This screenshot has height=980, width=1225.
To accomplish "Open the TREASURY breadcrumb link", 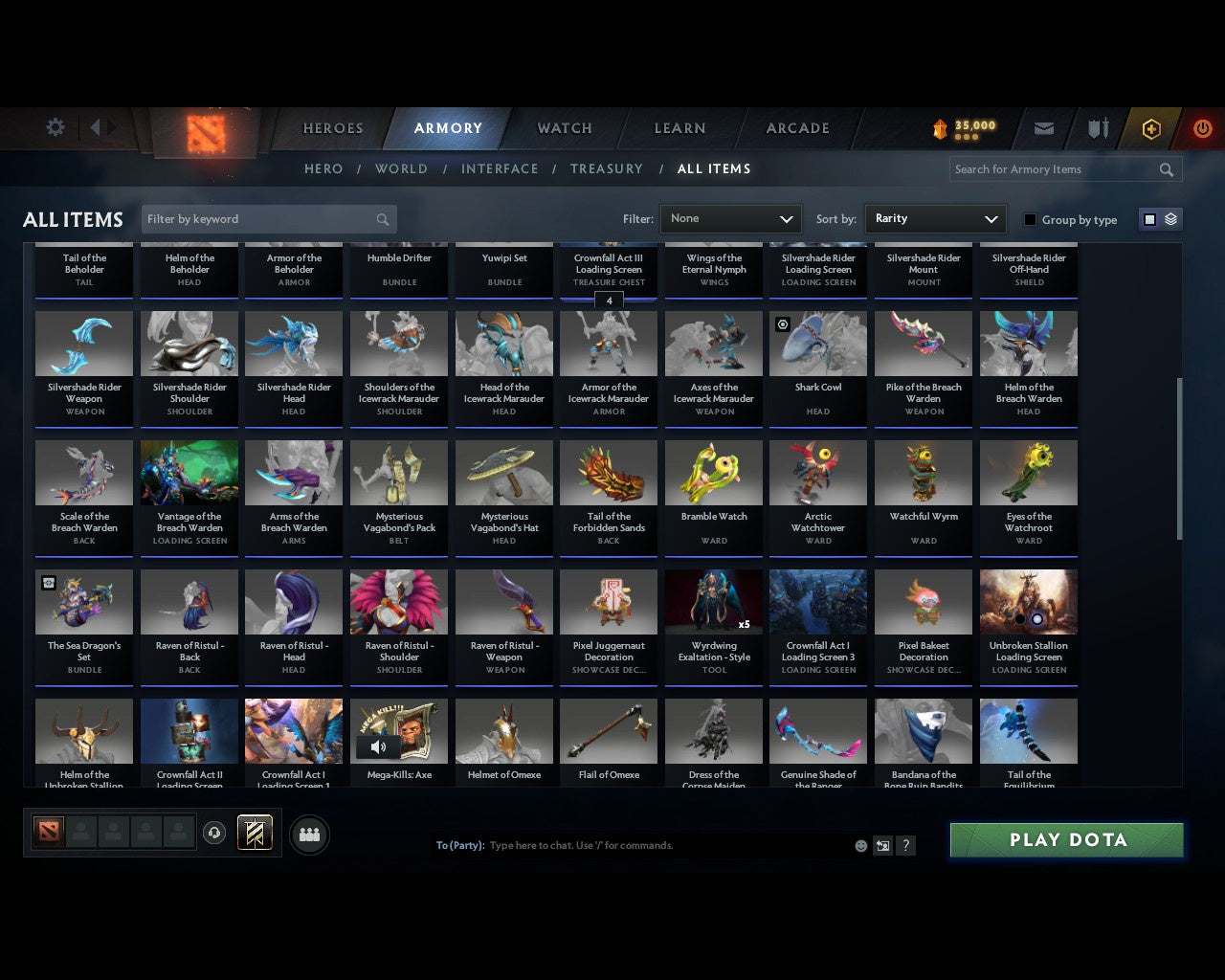I will pos(607,168).
